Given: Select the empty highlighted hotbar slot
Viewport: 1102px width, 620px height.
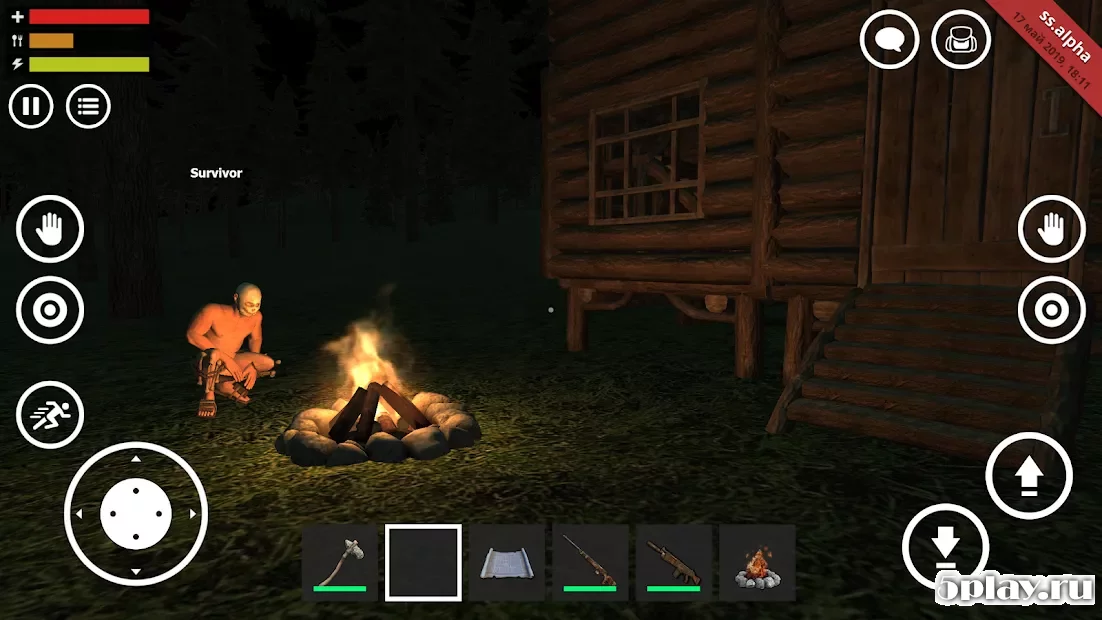Looking at the screenshot, I should coord(423,562).
